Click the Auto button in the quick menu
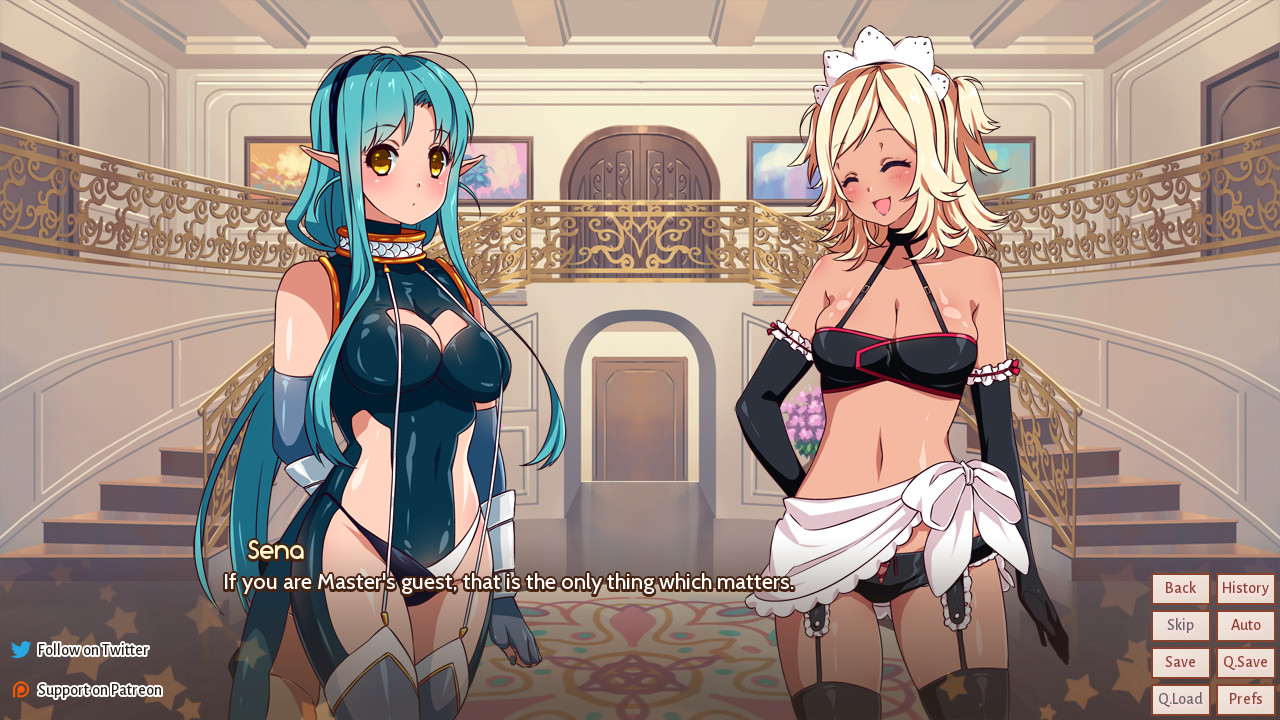This screenshot has height=720, width=1280. point(1245,625)
